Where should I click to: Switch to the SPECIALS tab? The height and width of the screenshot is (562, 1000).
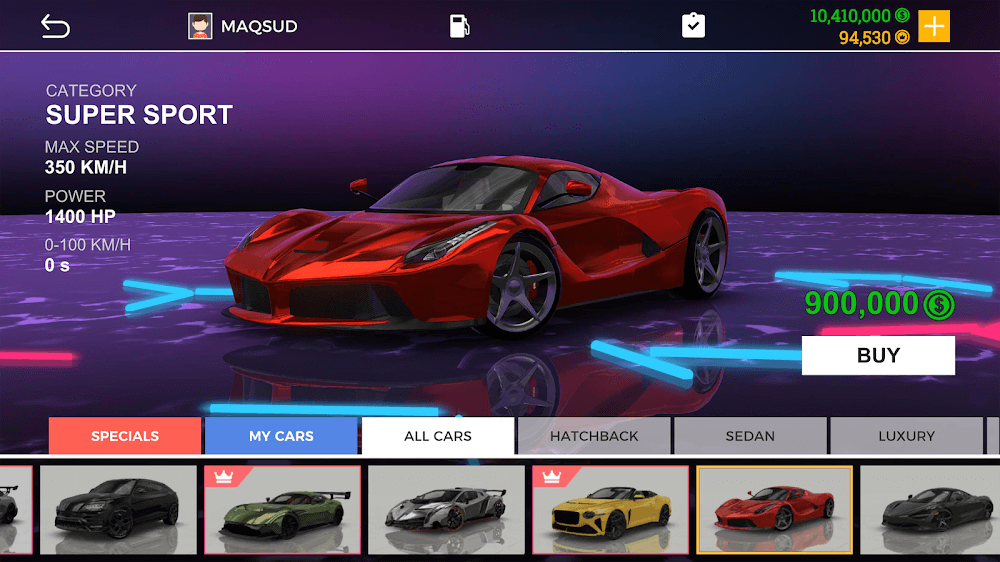click(125, 436)
